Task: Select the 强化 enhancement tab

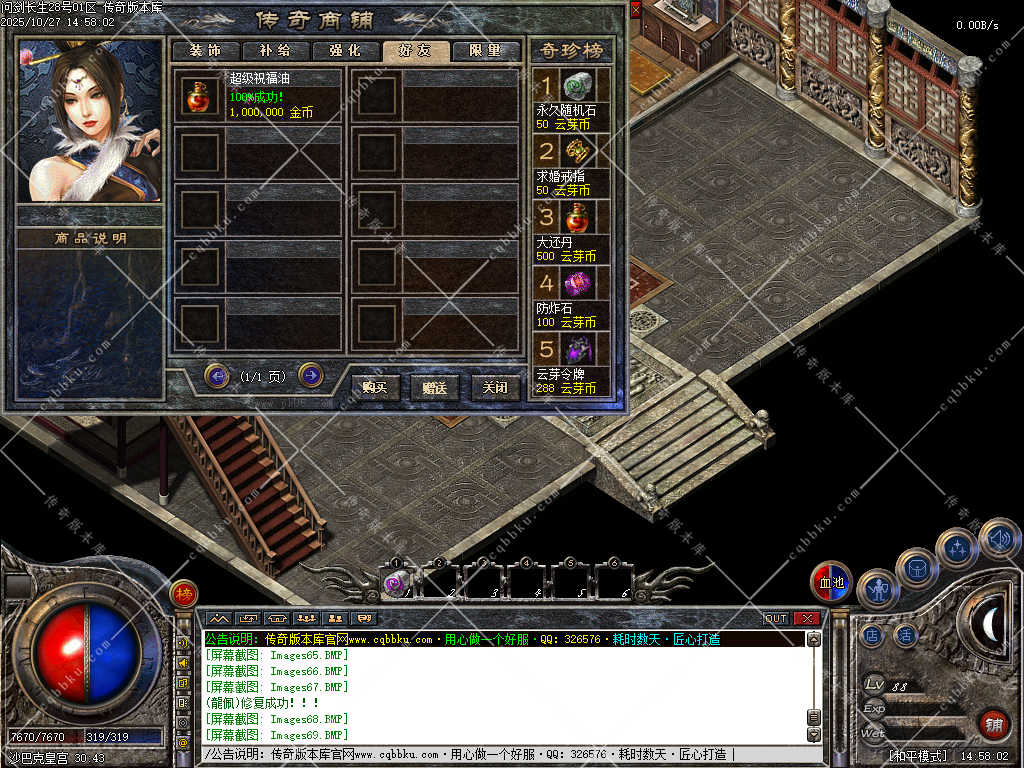Action: click(x=345, y=51)
